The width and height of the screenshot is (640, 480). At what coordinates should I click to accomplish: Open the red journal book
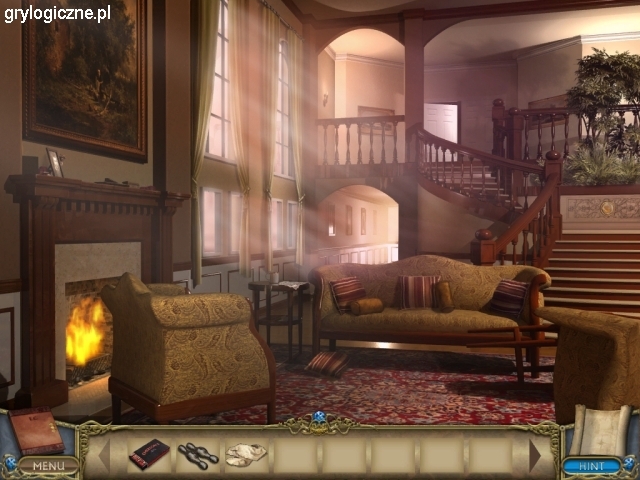(x=37, y=431)
